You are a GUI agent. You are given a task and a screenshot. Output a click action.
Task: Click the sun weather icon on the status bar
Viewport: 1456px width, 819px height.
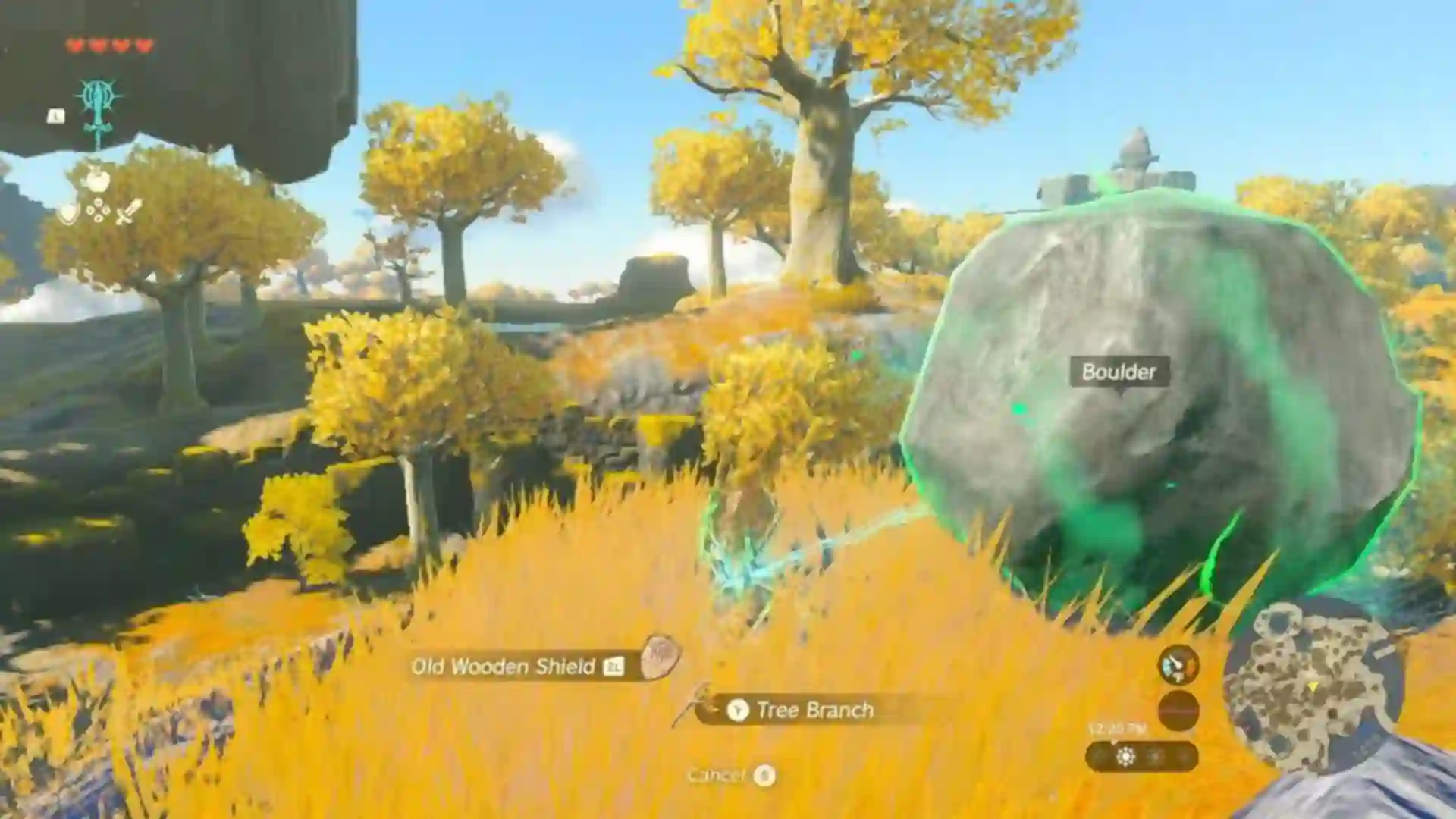click(x=1126, y=757)
